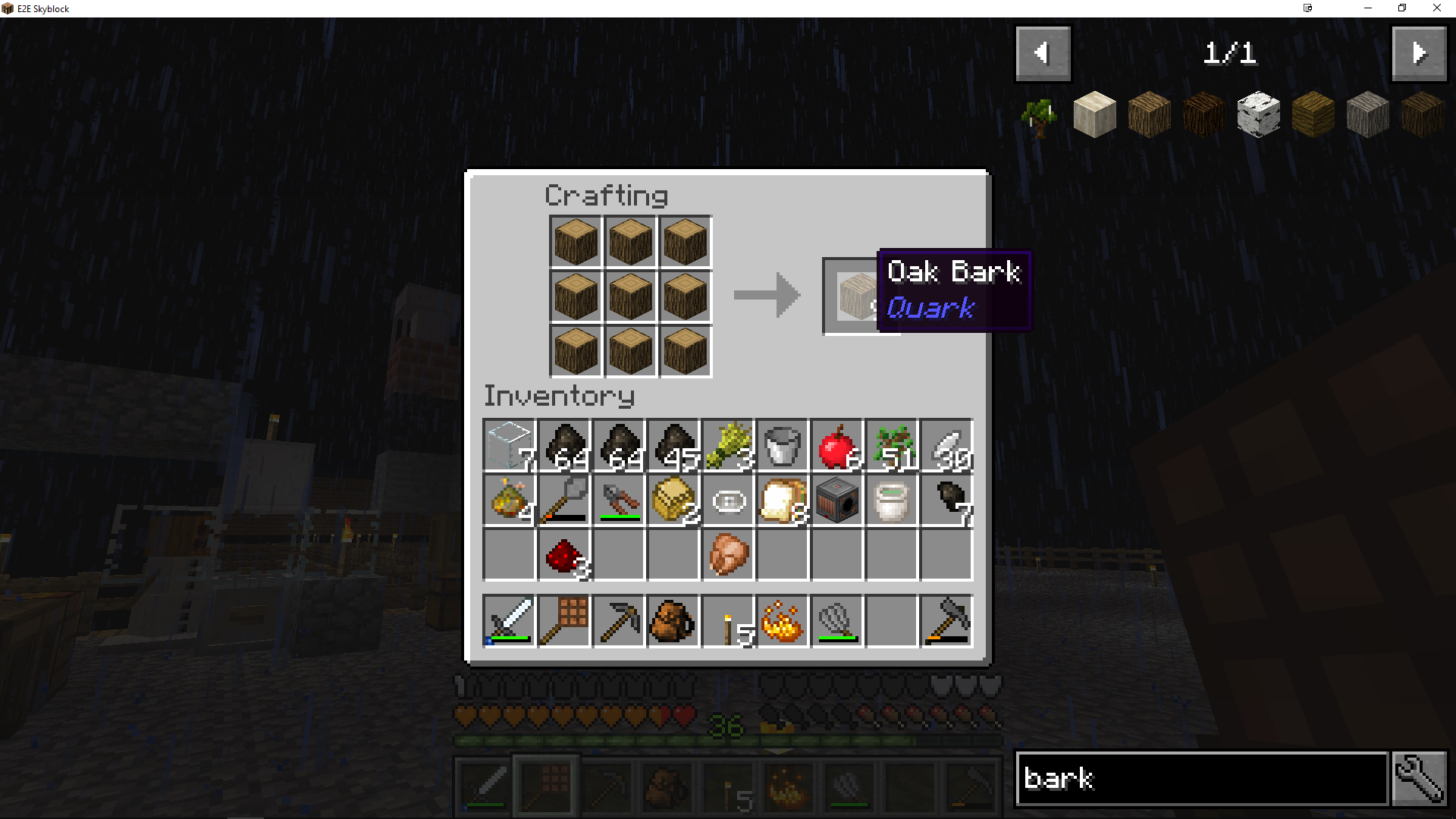This screenshot has width=1456, height=819.
Task: Select the pickaxe in the inventory
Action: (619, 621)
